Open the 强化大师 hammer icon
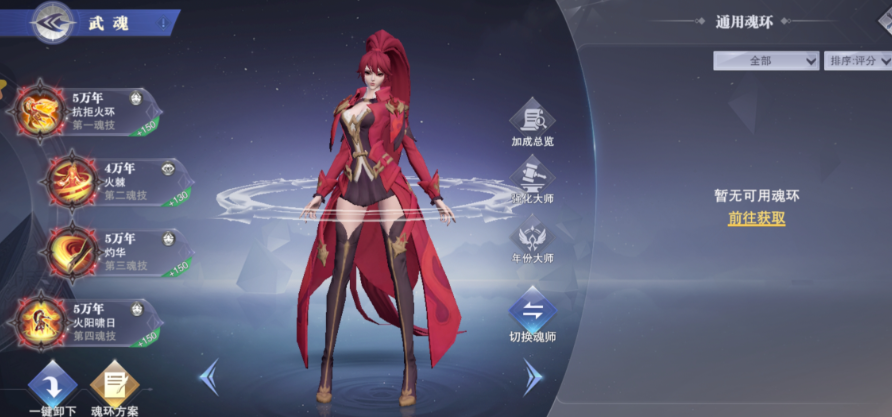Image resolution: width=892 pixels, height=417 pixels. [x=532, y=182]
